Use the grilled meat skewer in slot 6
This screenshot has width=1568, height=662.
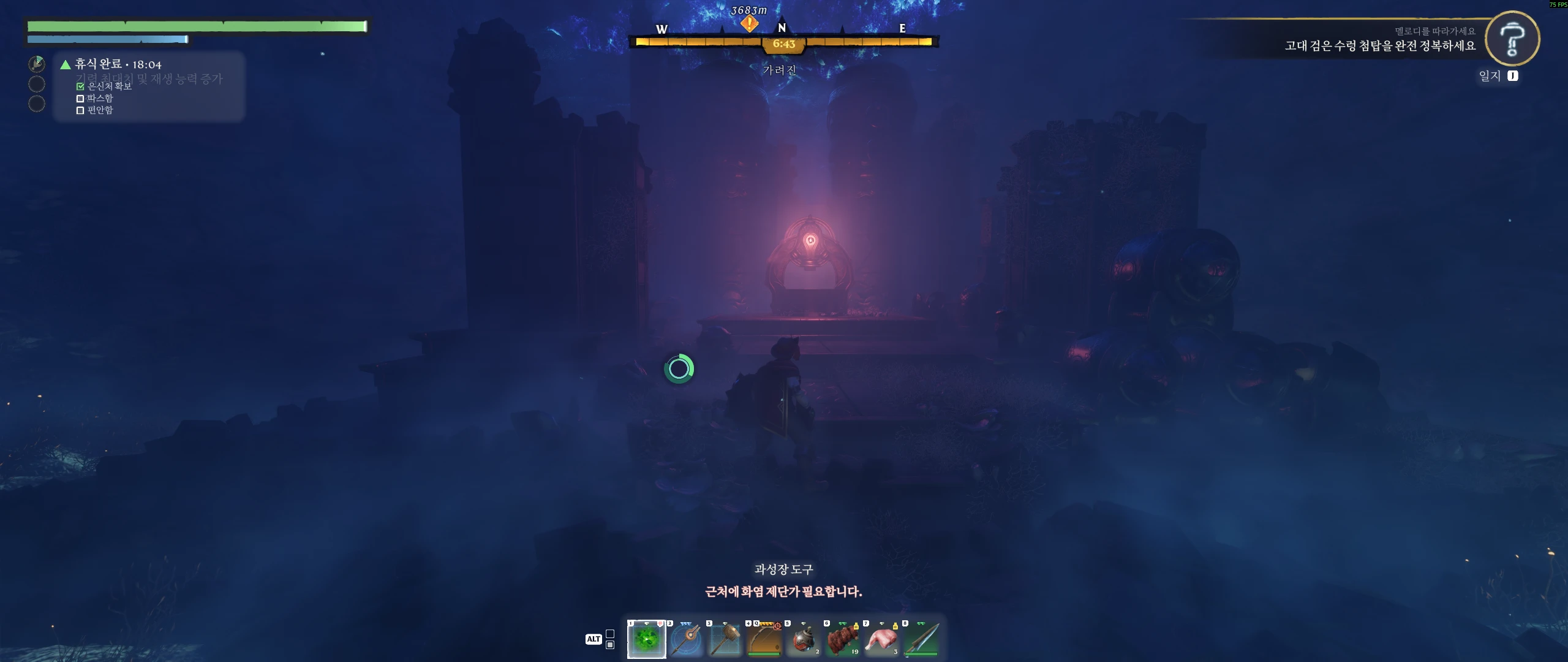pyautogui.click(x=842, y=639)
